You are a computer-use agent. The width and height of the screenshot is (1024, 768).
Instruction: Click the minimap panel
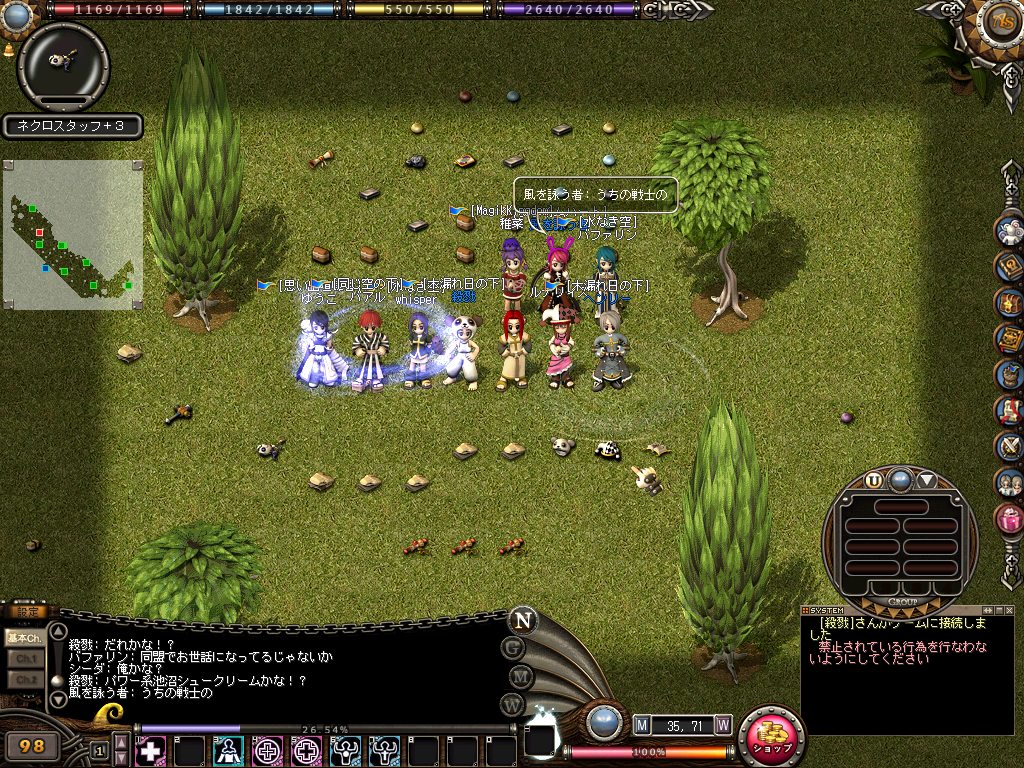pyautogui.click(x=73, y=235)
